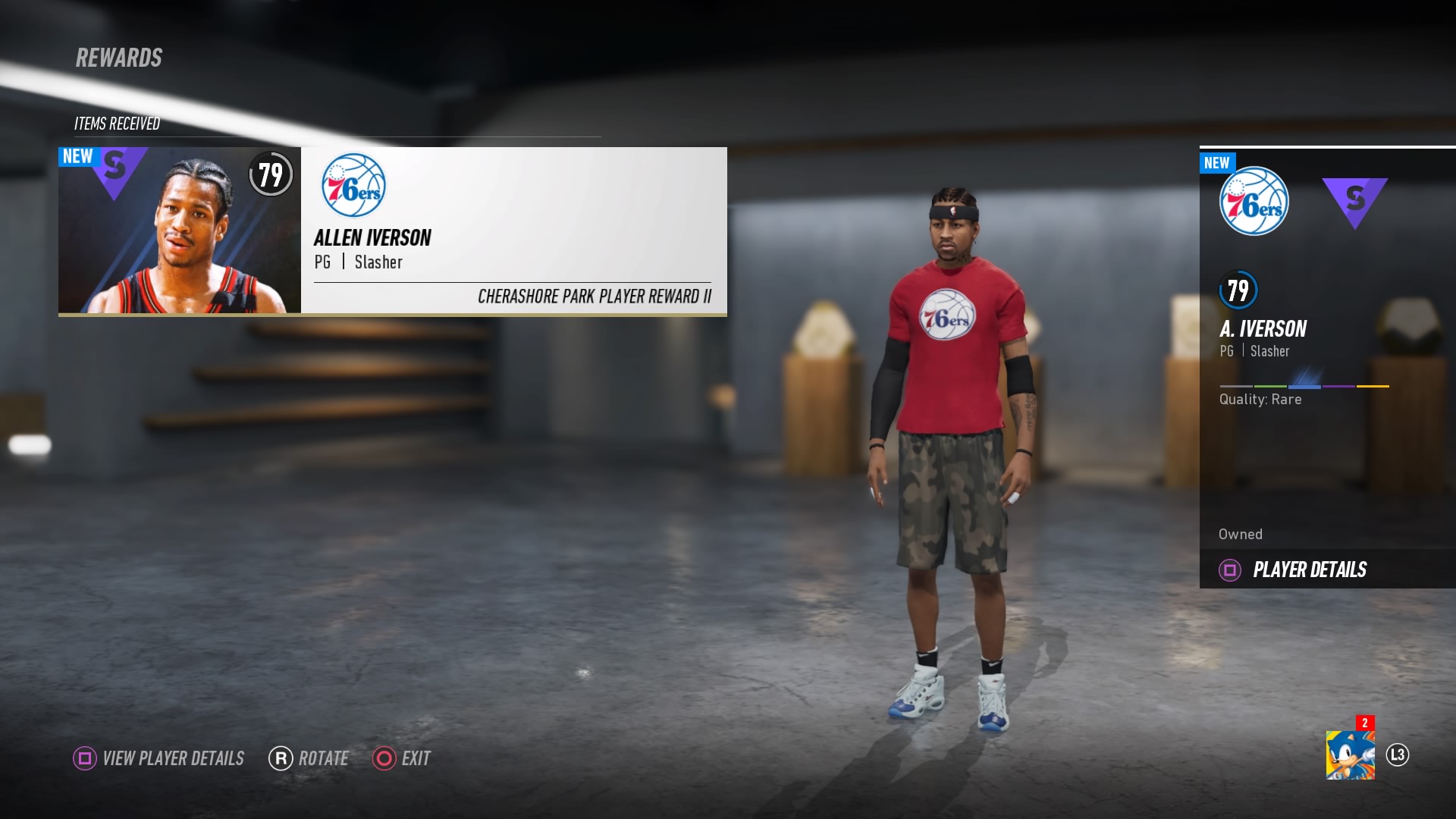Viewport: 1456px width, 819px height.
Task: Select the Owned status entry
Action: (x=1240, y=534)
